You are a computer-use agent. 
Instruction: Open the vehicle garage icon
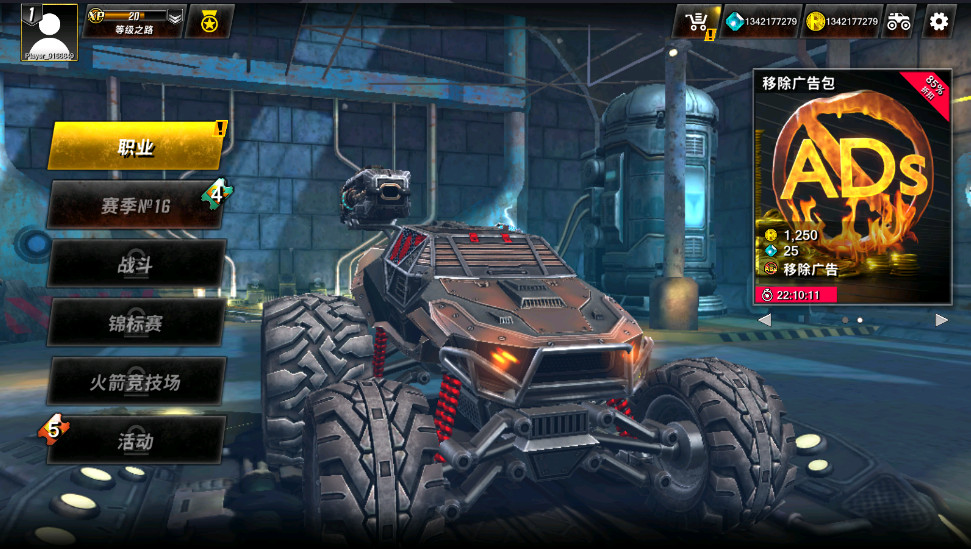[898, 21]
